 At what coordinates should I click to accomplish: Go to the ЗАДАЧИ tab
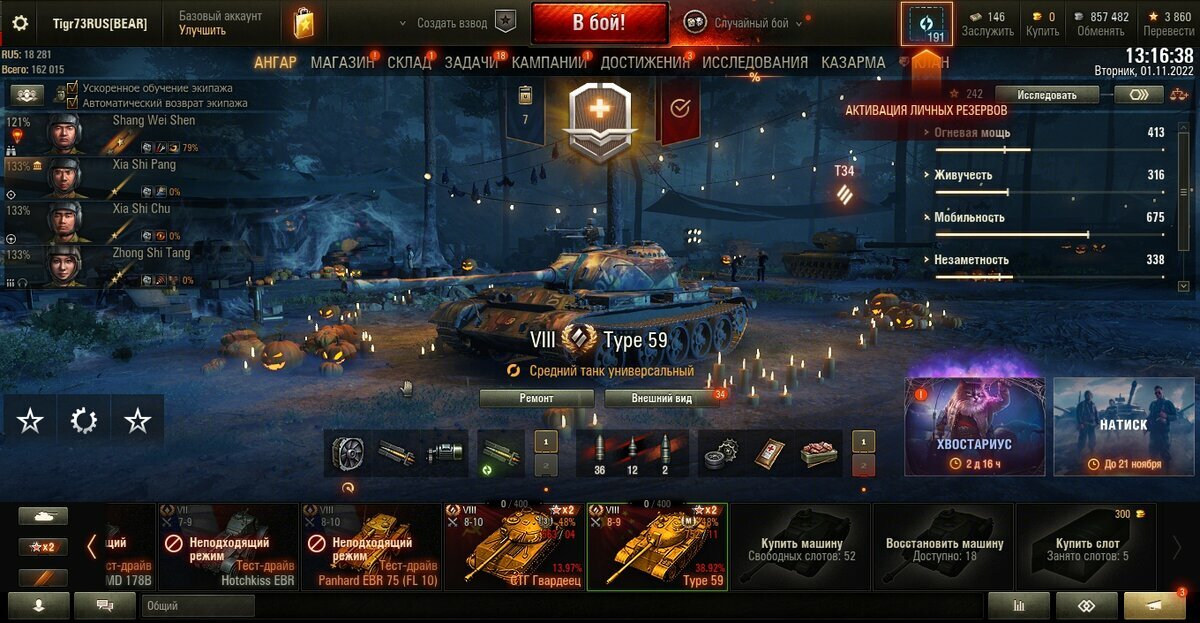click(471, 62)
